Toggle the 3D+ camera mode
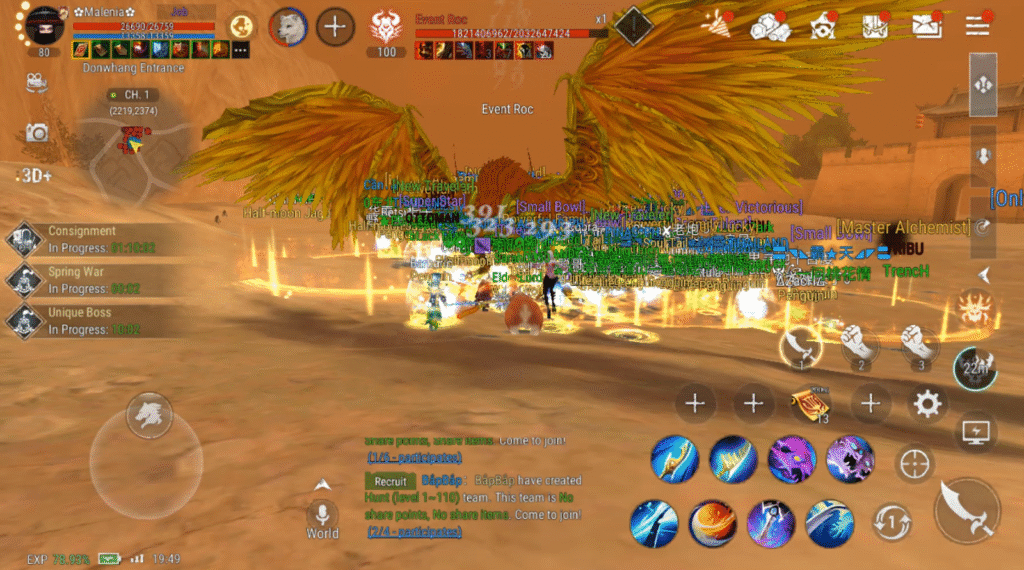This screenshot has height=570, width=1024. 34,175
